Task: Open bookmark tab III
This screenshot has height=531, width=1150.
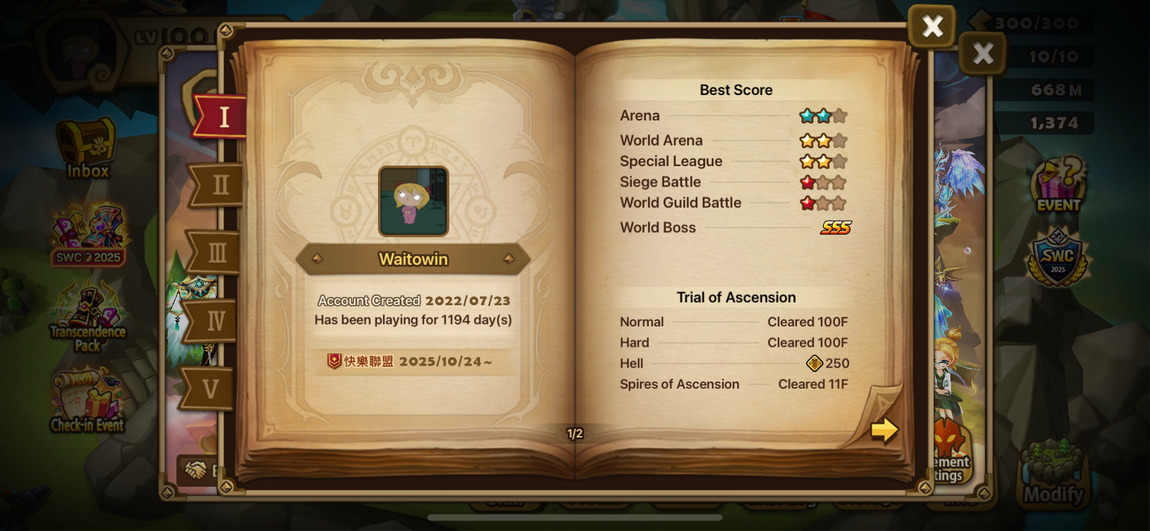Action: [x=214, y=253]
